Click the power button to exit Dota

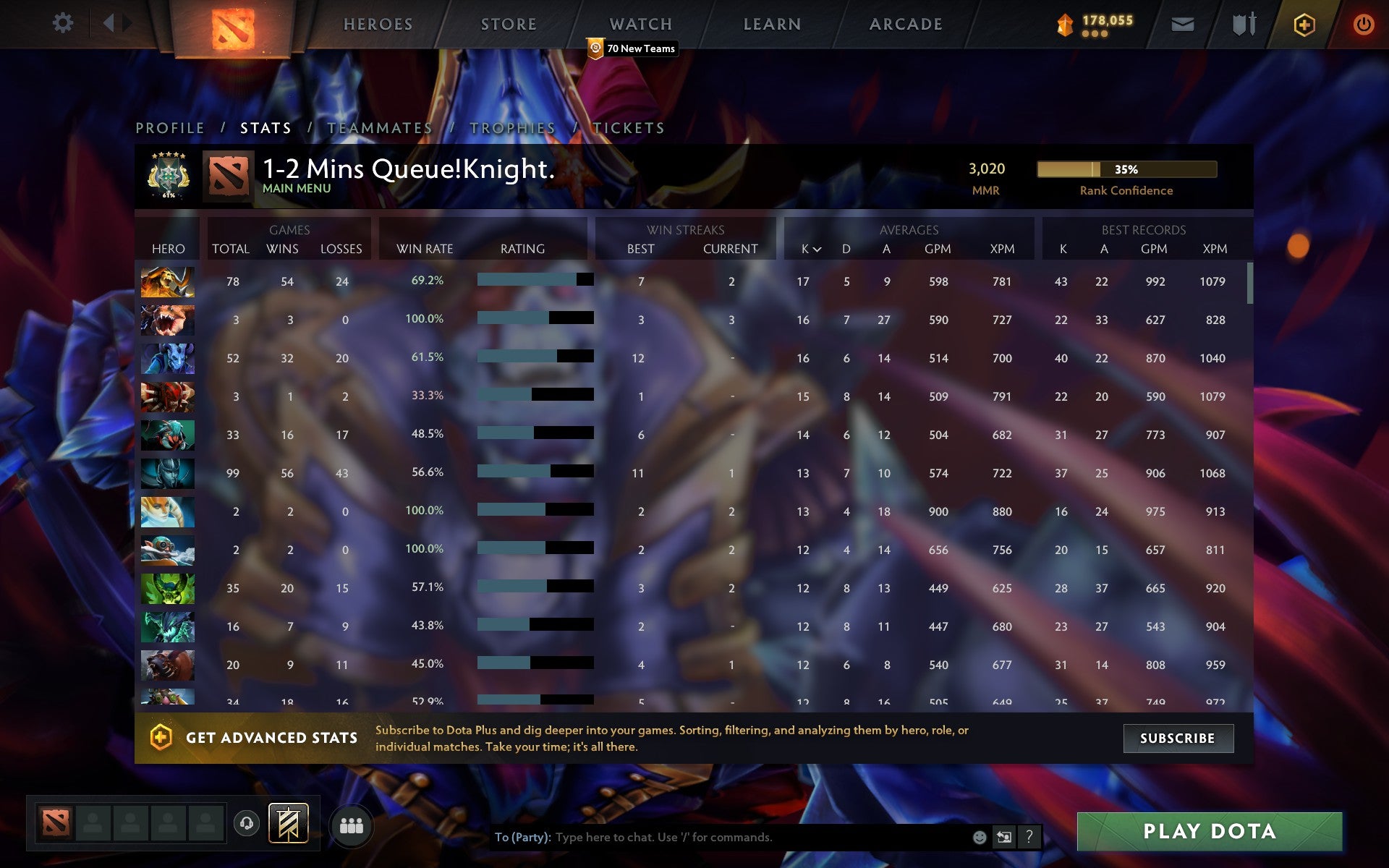point(1363,23)
